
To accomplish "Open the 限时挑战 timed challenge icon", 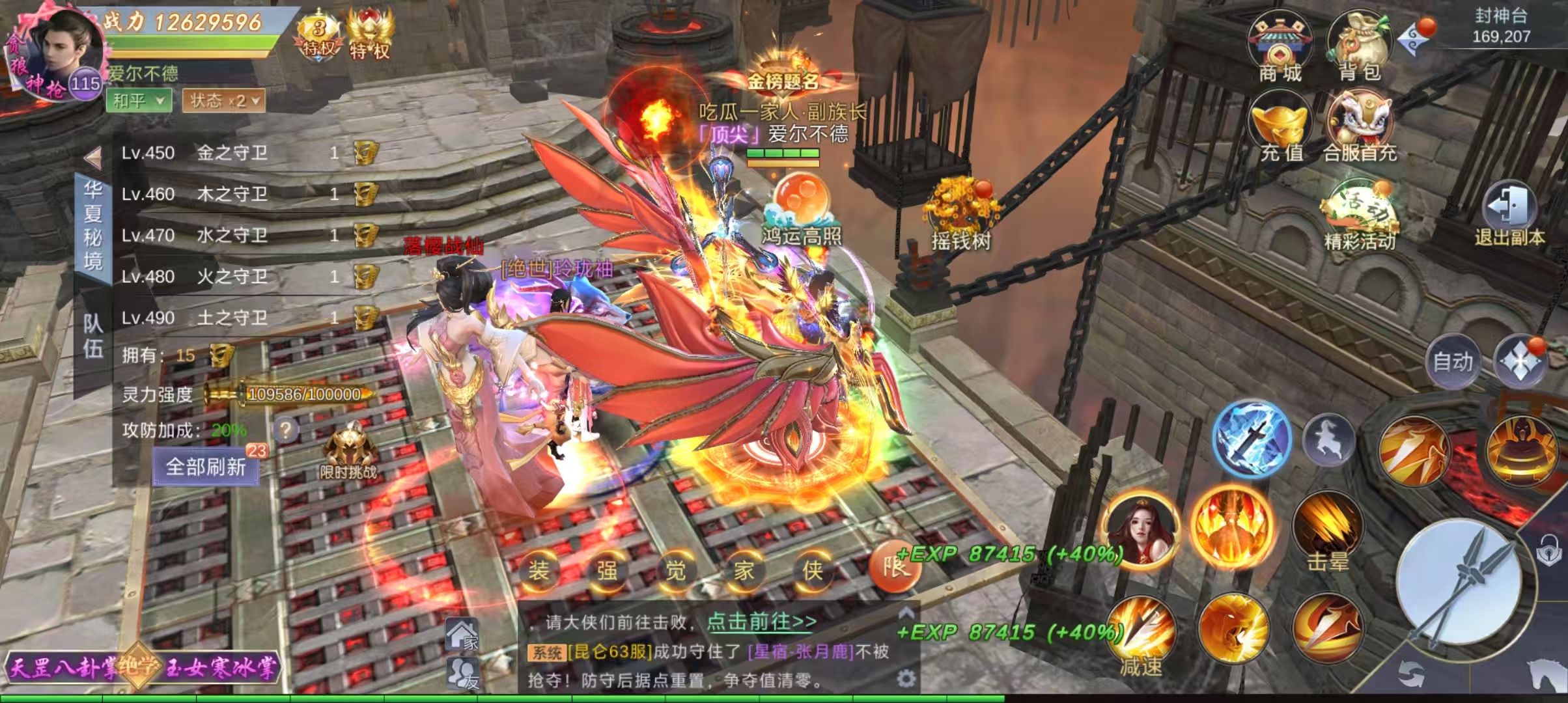I will 349,450.
